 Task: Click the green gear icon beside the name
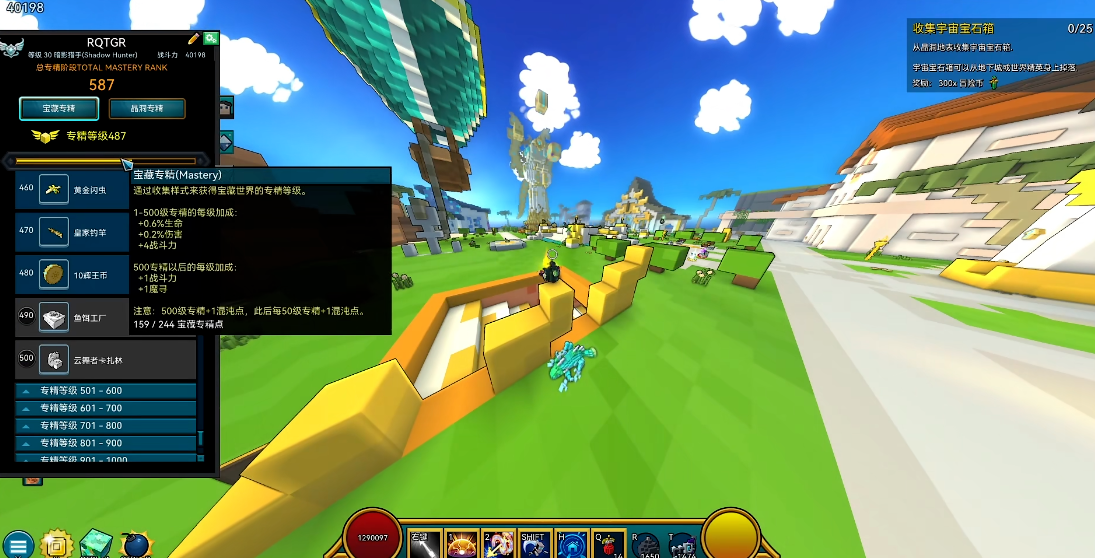tap(211, 38)
